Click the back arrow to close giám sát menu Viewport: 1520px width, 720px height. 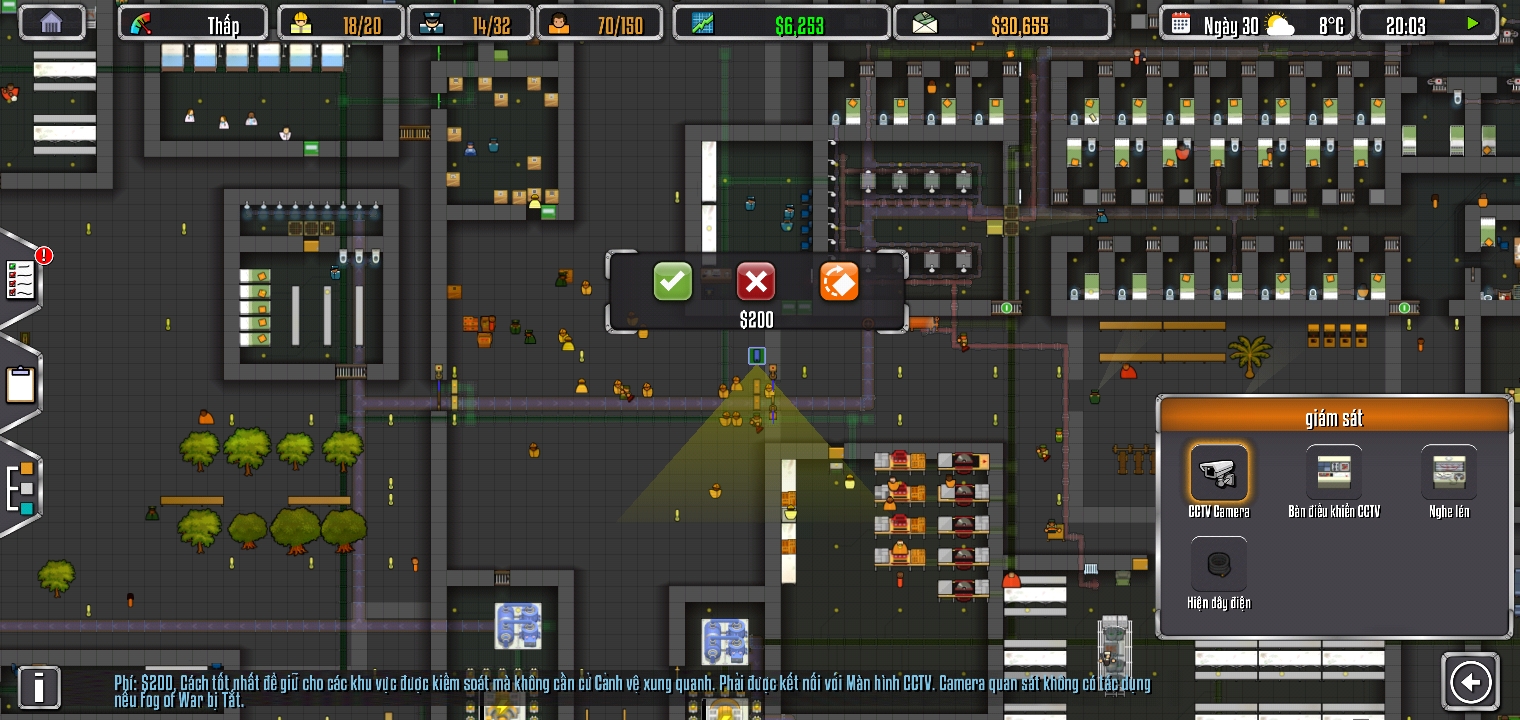[x=1470, y=681]
